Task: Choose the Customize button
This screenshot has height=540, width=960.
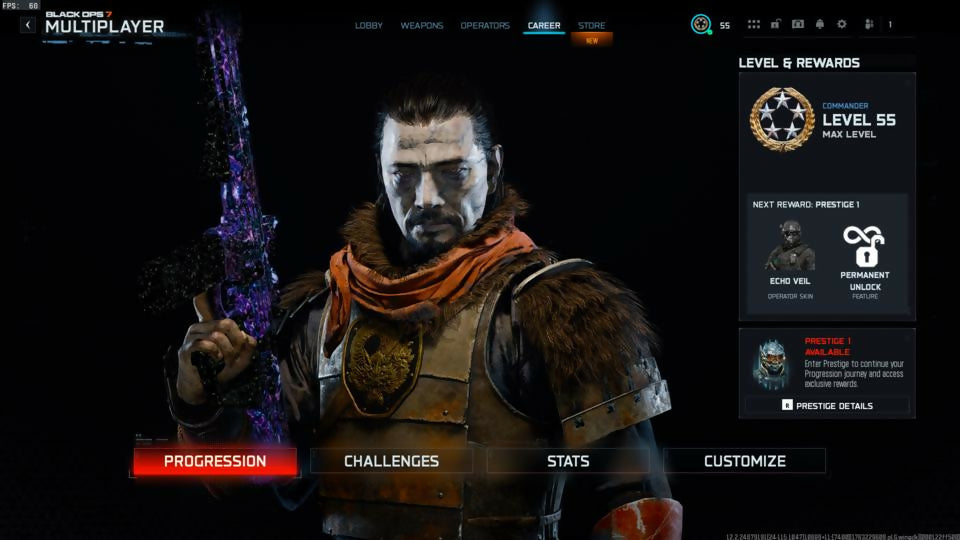Action: [x=745, y=461]
